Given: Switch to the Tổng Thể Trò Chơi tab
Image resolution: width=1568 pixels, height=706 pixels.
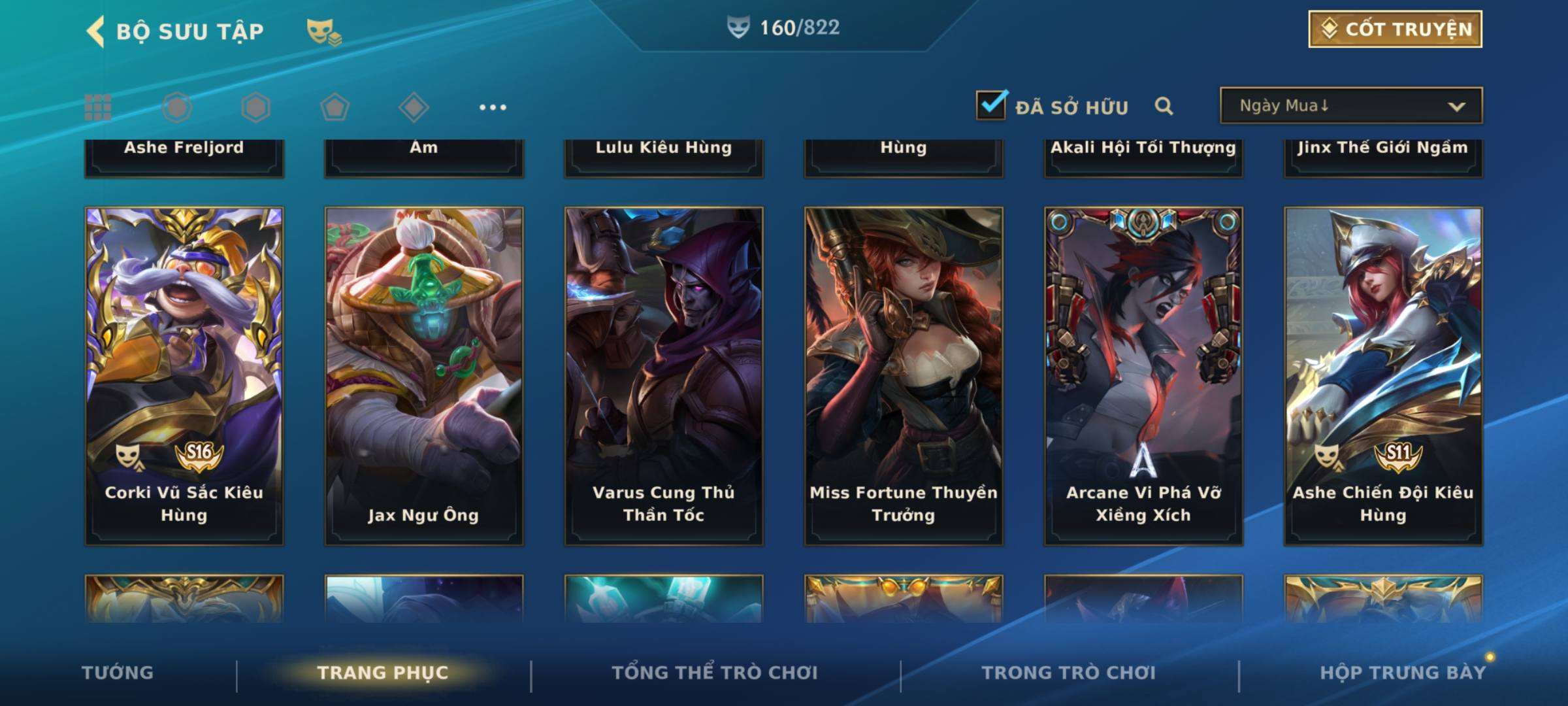Looking at the screenshot, I should 714,673.
